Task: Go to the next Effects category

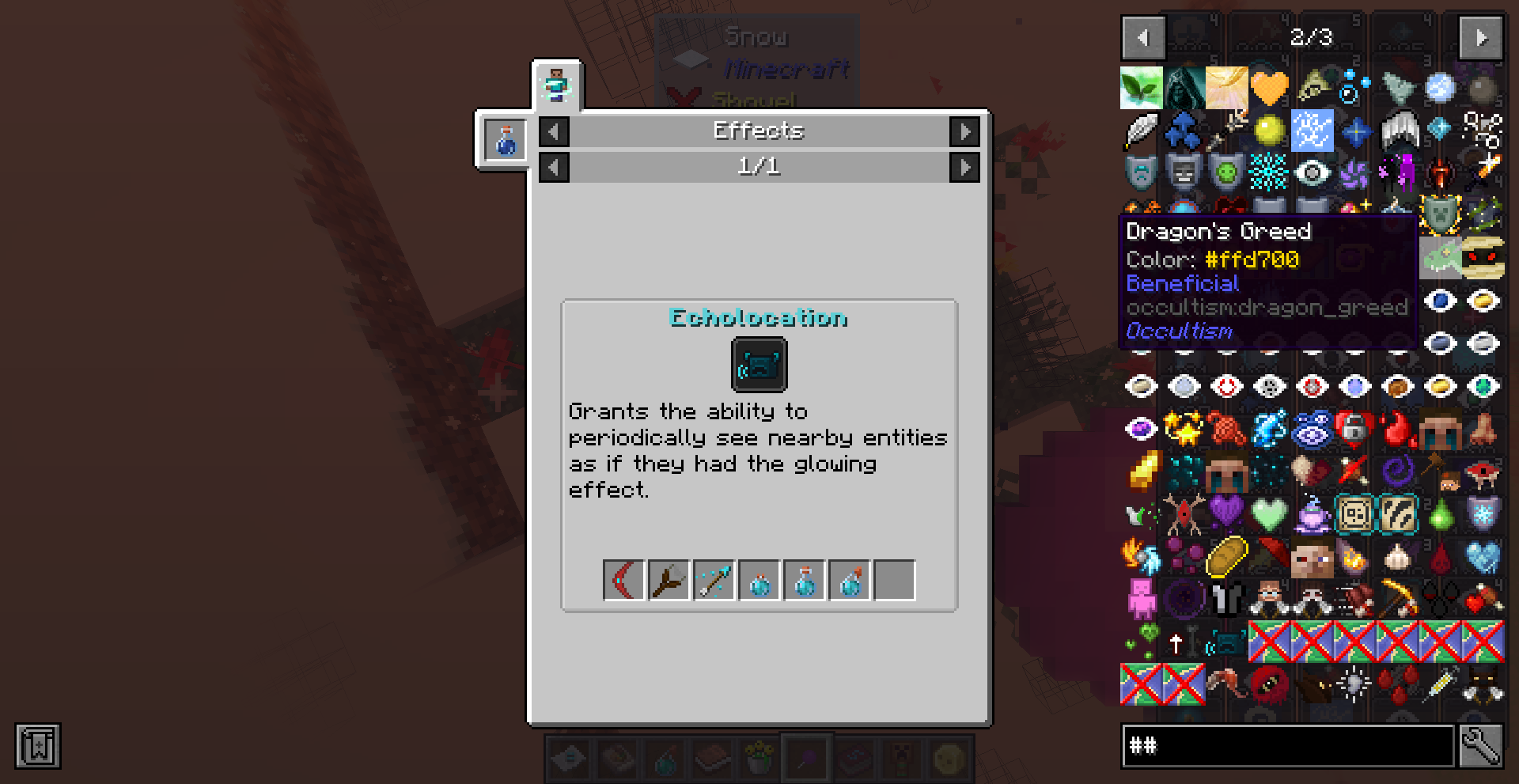Action: tap(964, 131)
